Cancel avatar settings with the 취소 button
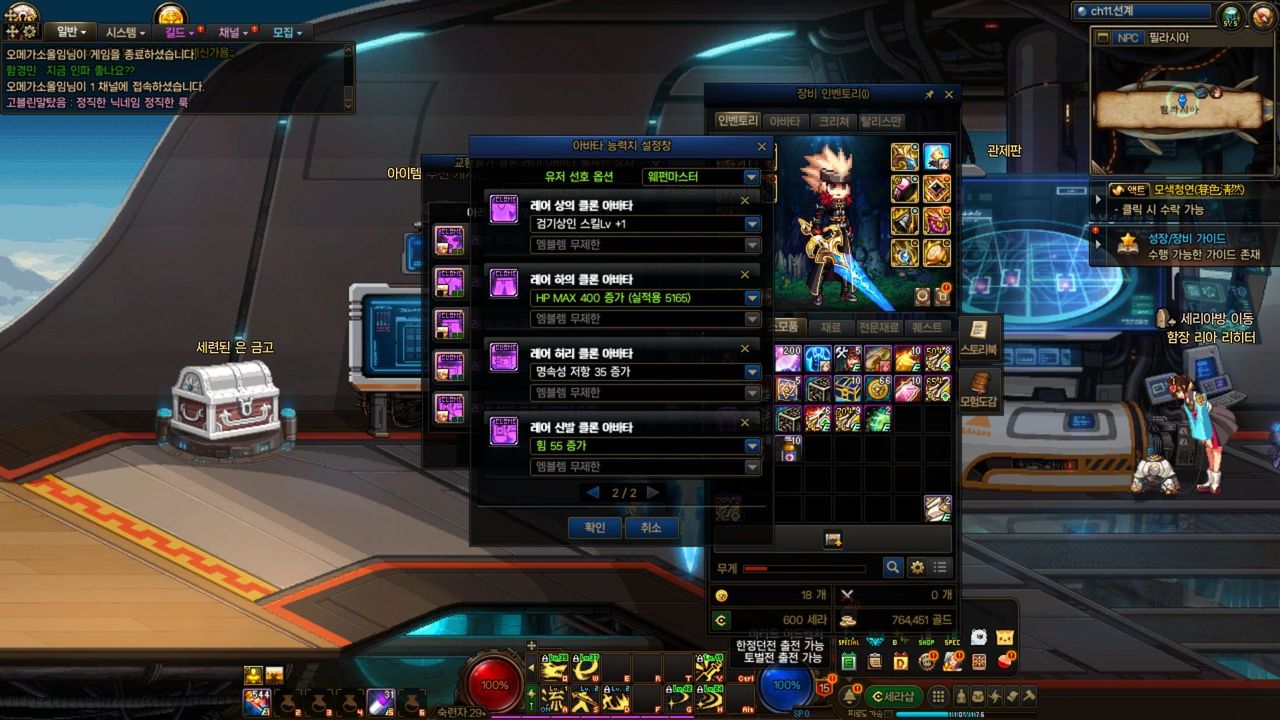The height and width of the screenshot is (720, 1280). [x=651, y=527]
